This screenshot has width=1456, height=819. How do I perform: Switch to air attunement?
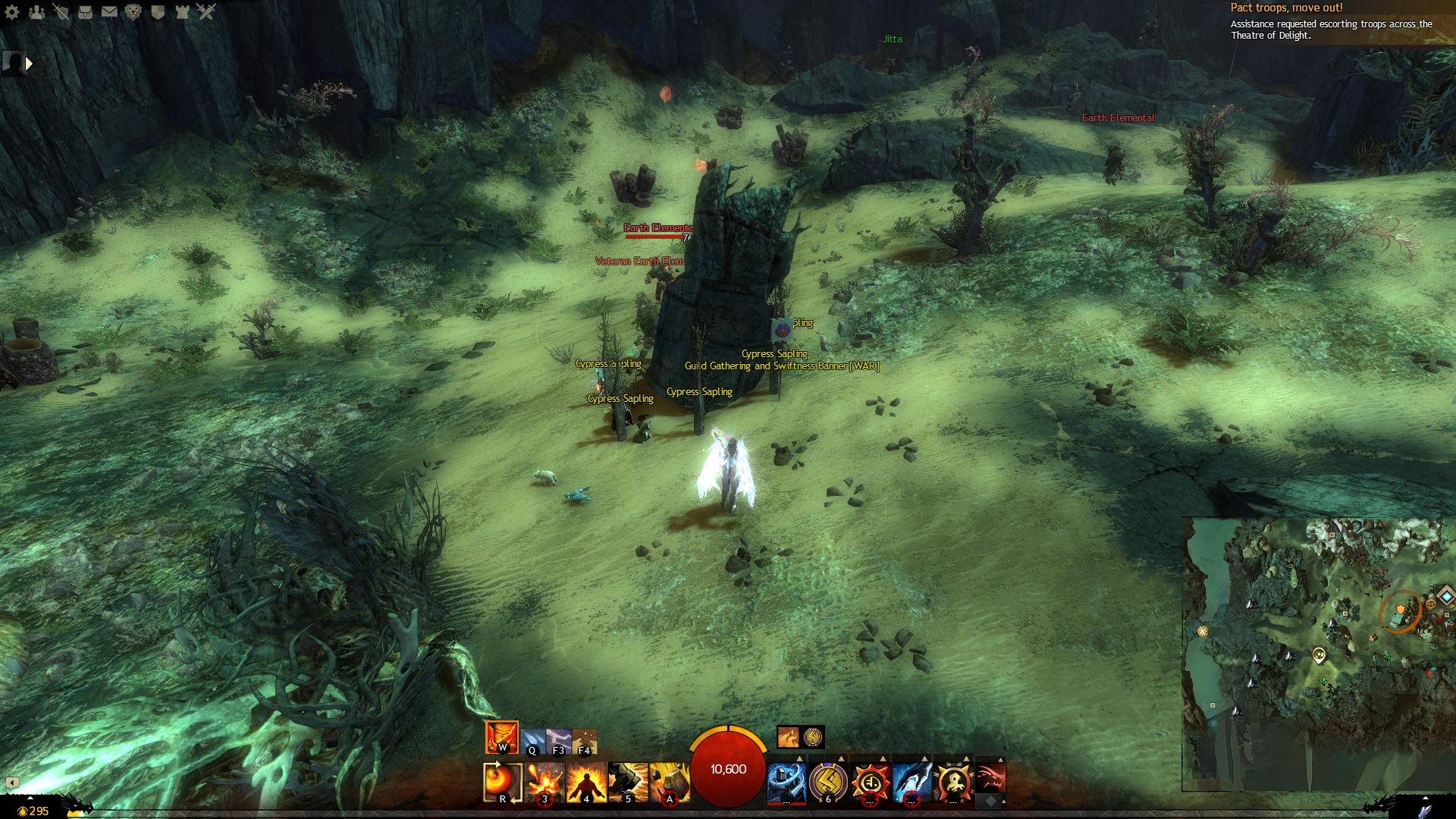(559, 741)
